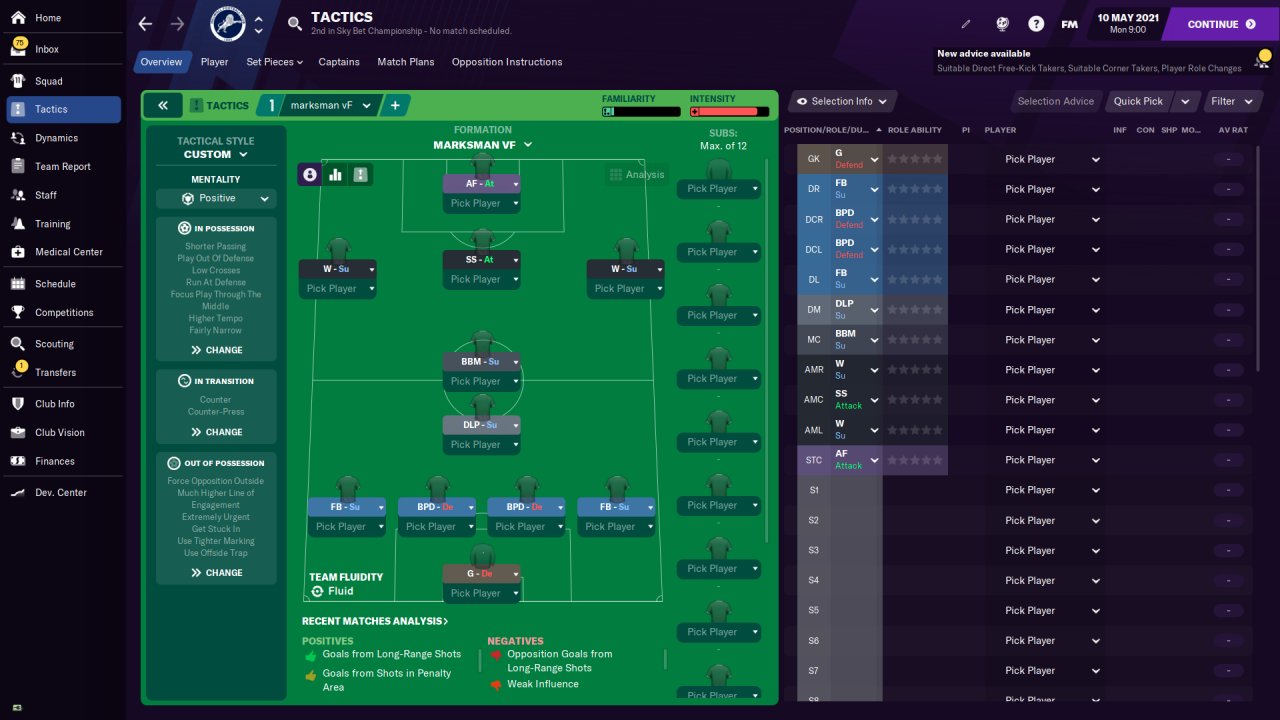Click the Selection Advice button
Screen dimensions: 1280x720
click(1055, 101)
